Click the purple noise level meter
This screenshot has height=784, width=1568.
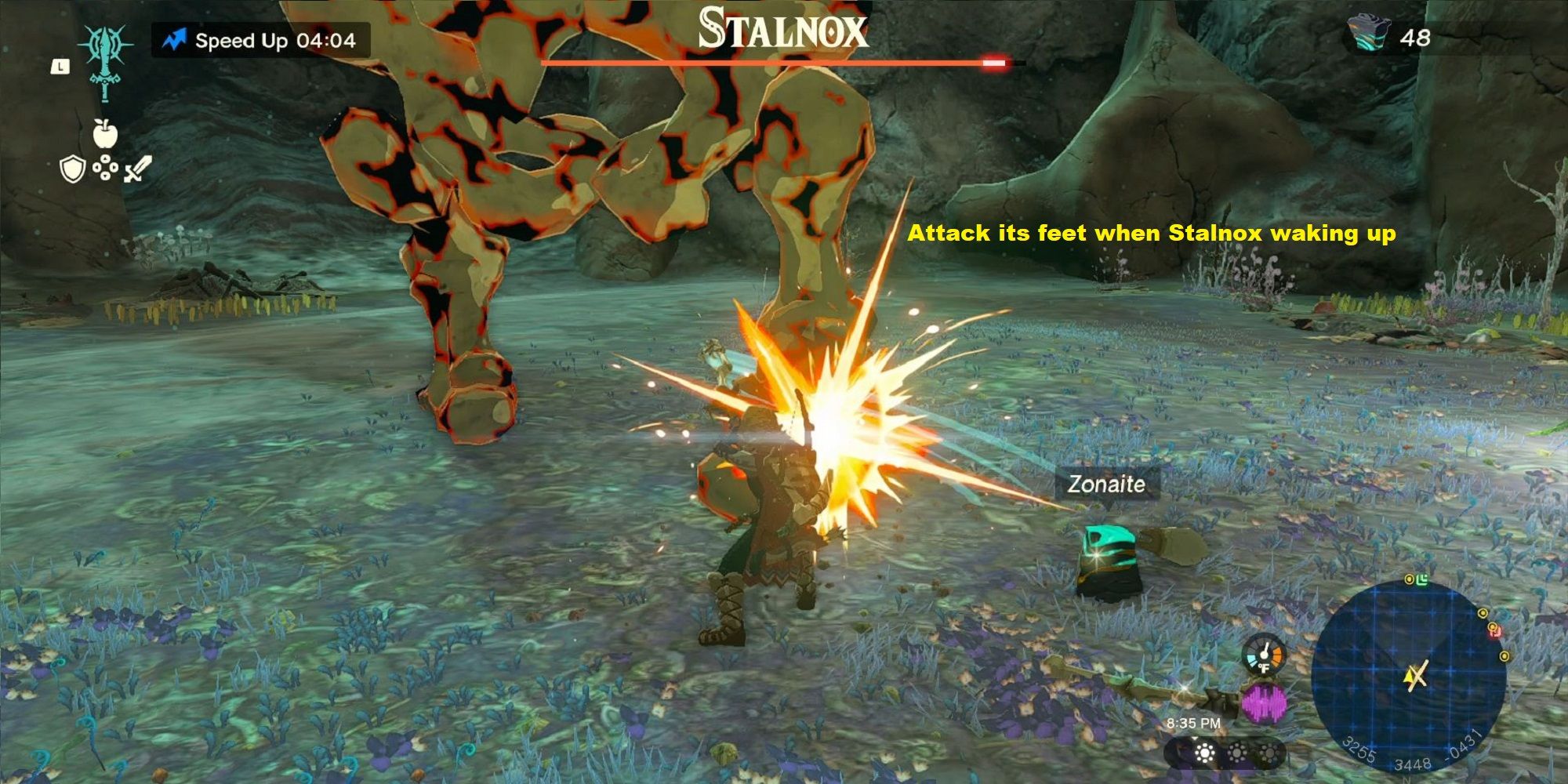point(1264,702)
